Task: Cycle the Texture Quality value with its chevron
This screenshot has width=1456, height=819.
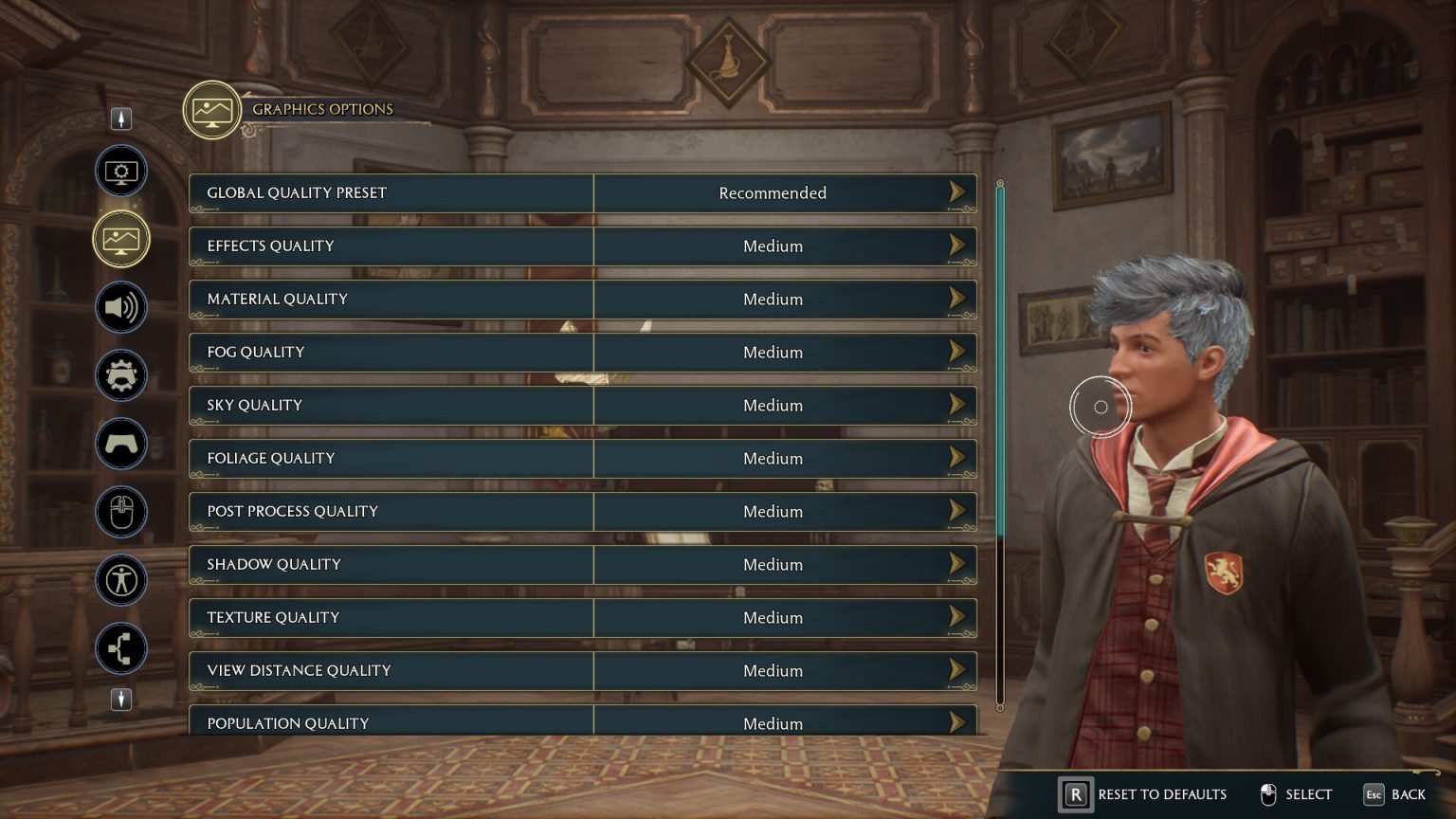Action: pyautogui.click(x=957, y=617)
